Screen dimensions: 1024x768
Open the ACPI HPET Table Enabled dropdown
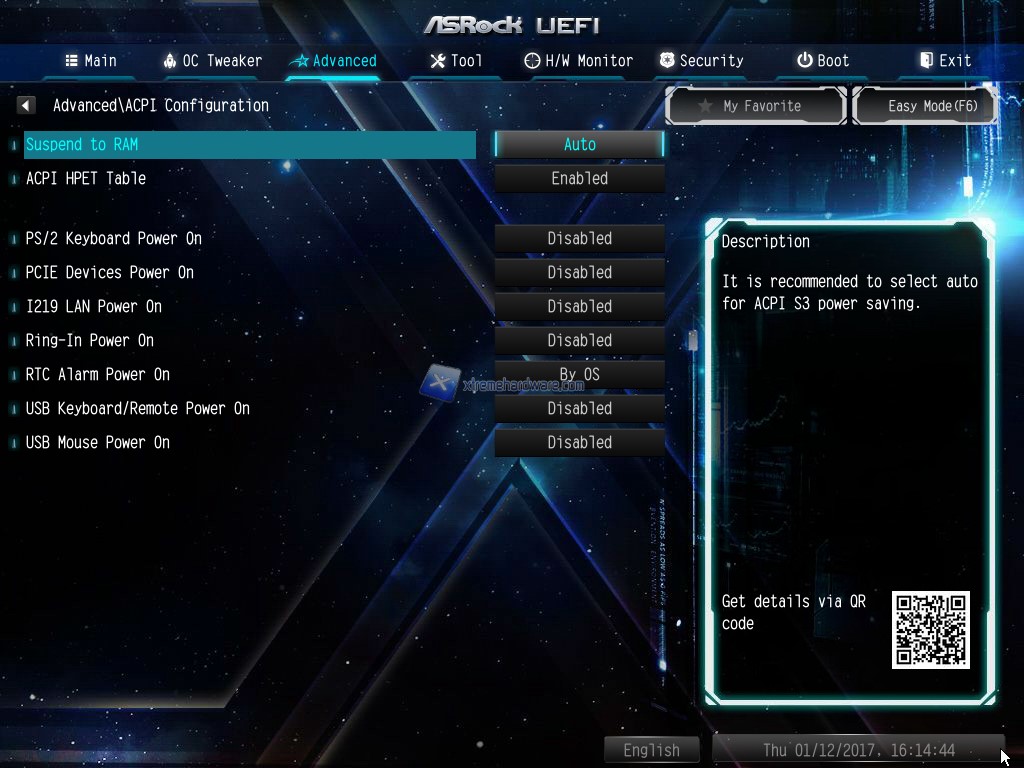coord(579,178)
